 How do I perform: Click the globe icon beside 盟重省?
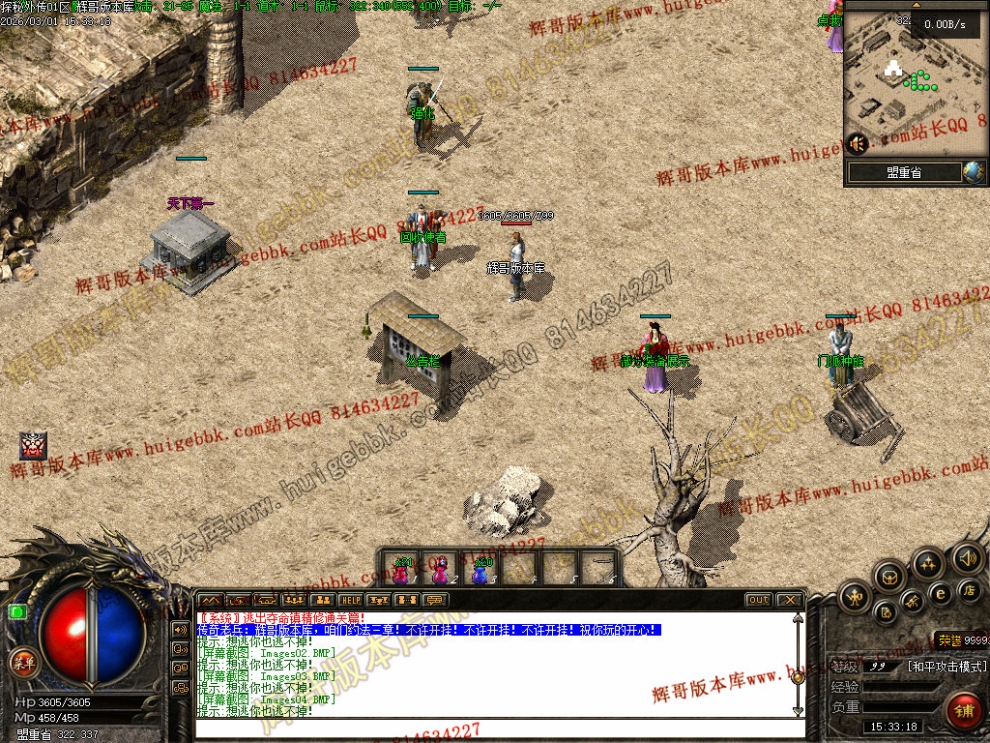coord(973,172)
